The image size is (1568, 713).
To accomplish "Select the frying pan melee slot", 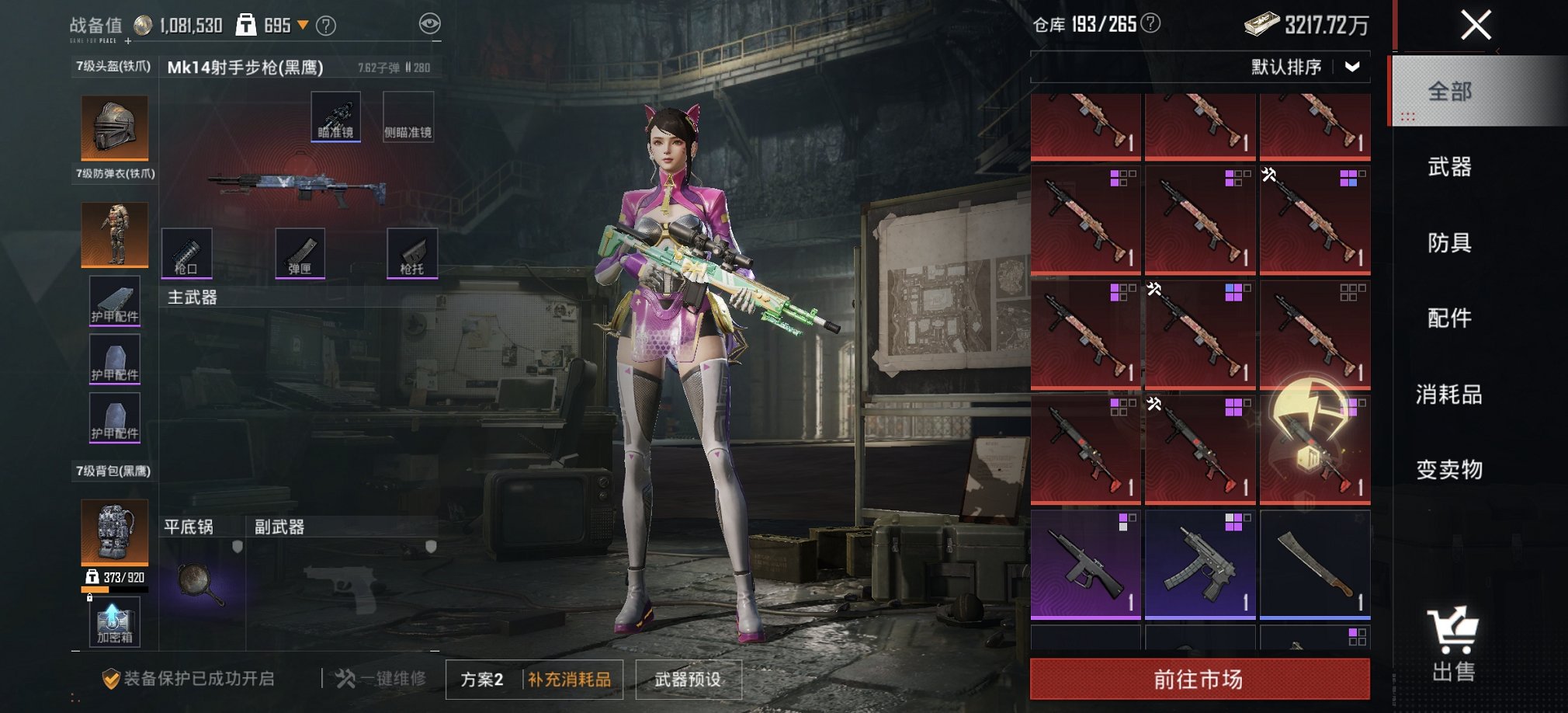I will (201, 583).
